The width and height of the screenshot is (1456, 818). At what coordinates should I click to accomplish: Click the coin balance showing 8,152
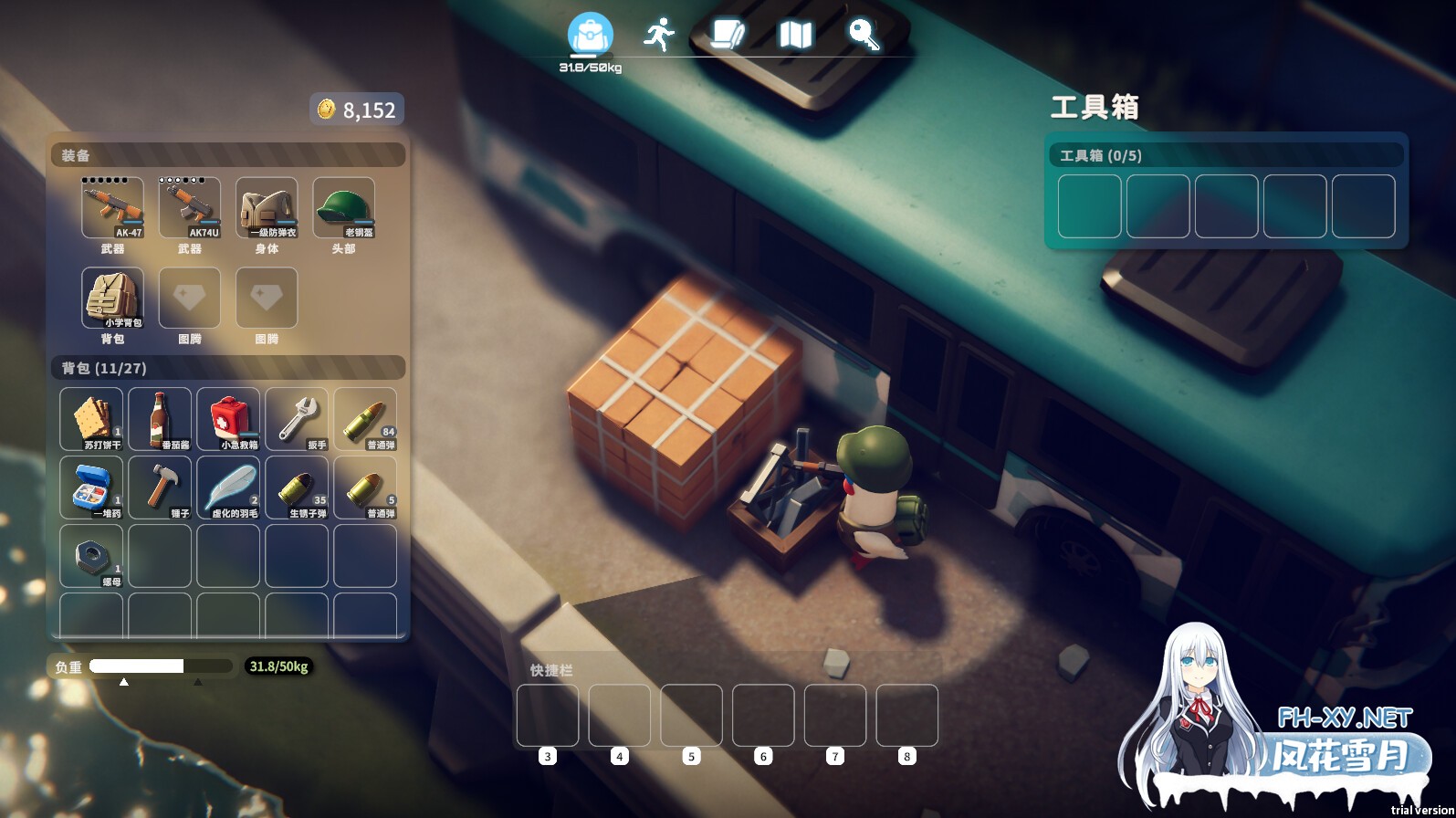[x=356, y=110]
